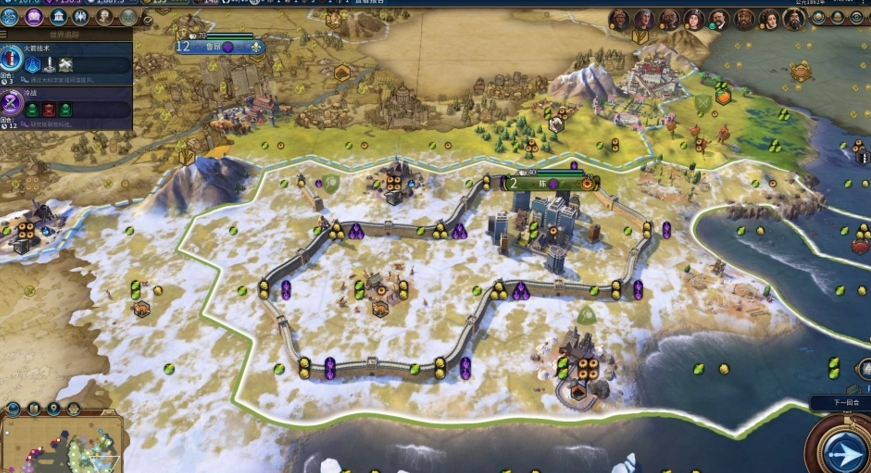871x473 pixels.
Task: Click the rightmost leader portrait with gold ring
Action: click(x=794, y=19)
